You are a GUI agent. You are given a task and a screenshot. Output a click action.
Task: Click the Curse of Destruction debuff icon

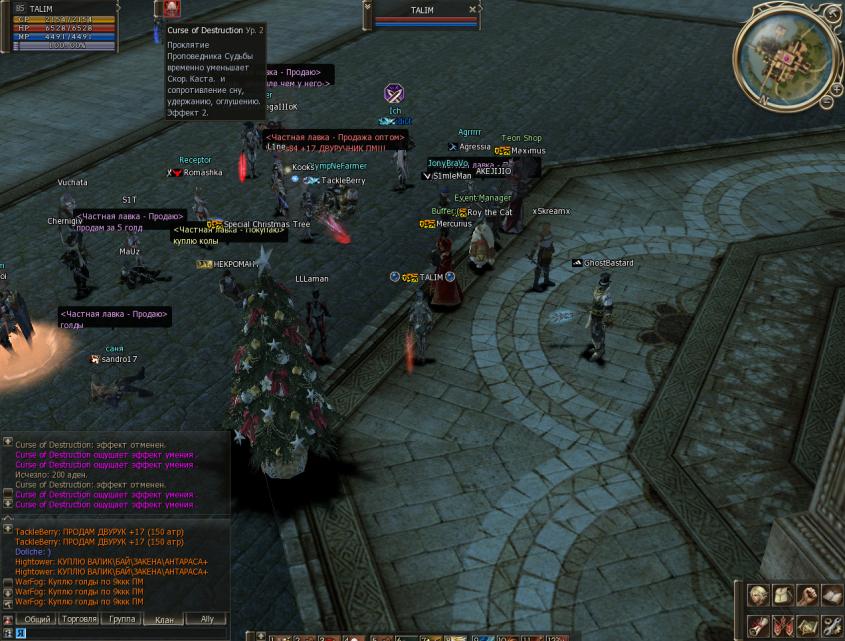coord(172,9)
